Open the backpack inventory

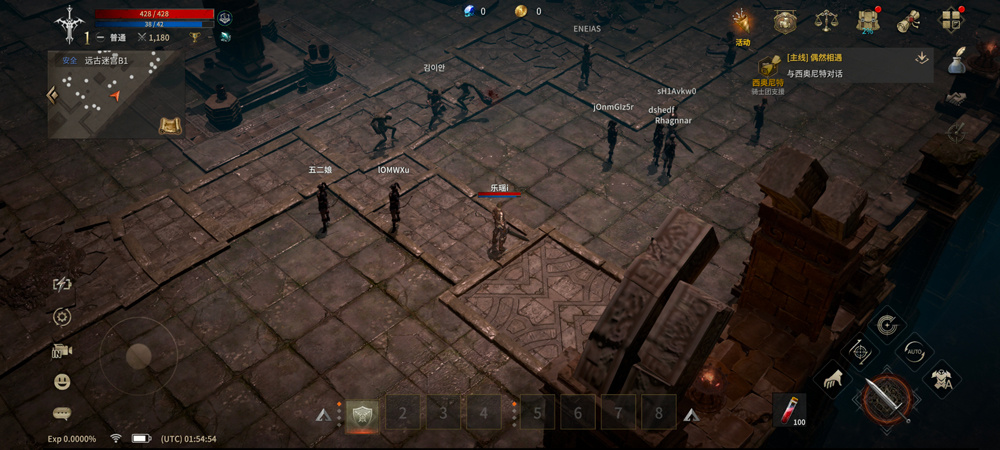click(x=867, y=21)
